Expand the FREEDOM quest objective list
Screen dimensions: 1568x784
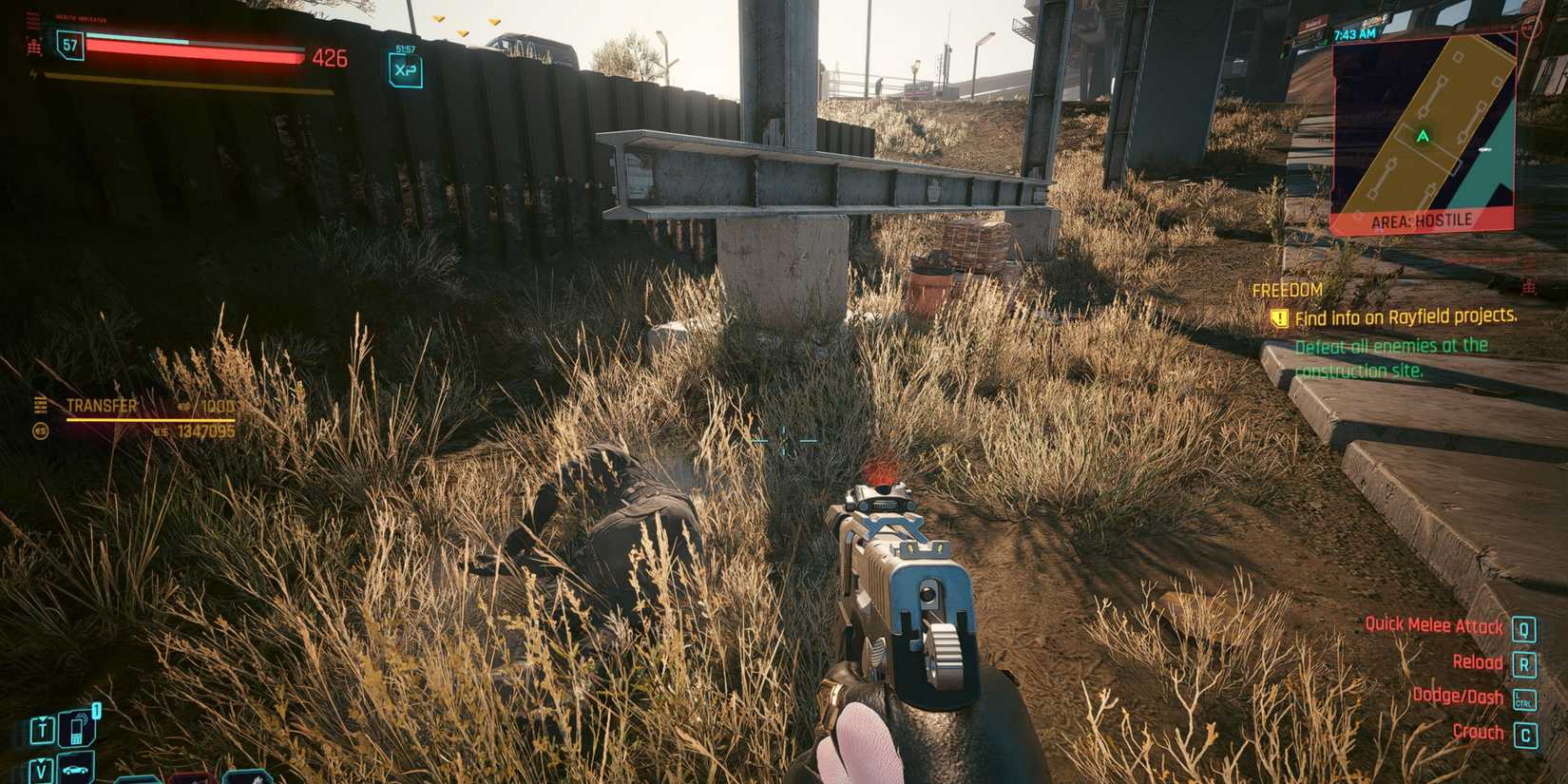click(1392, 358)
